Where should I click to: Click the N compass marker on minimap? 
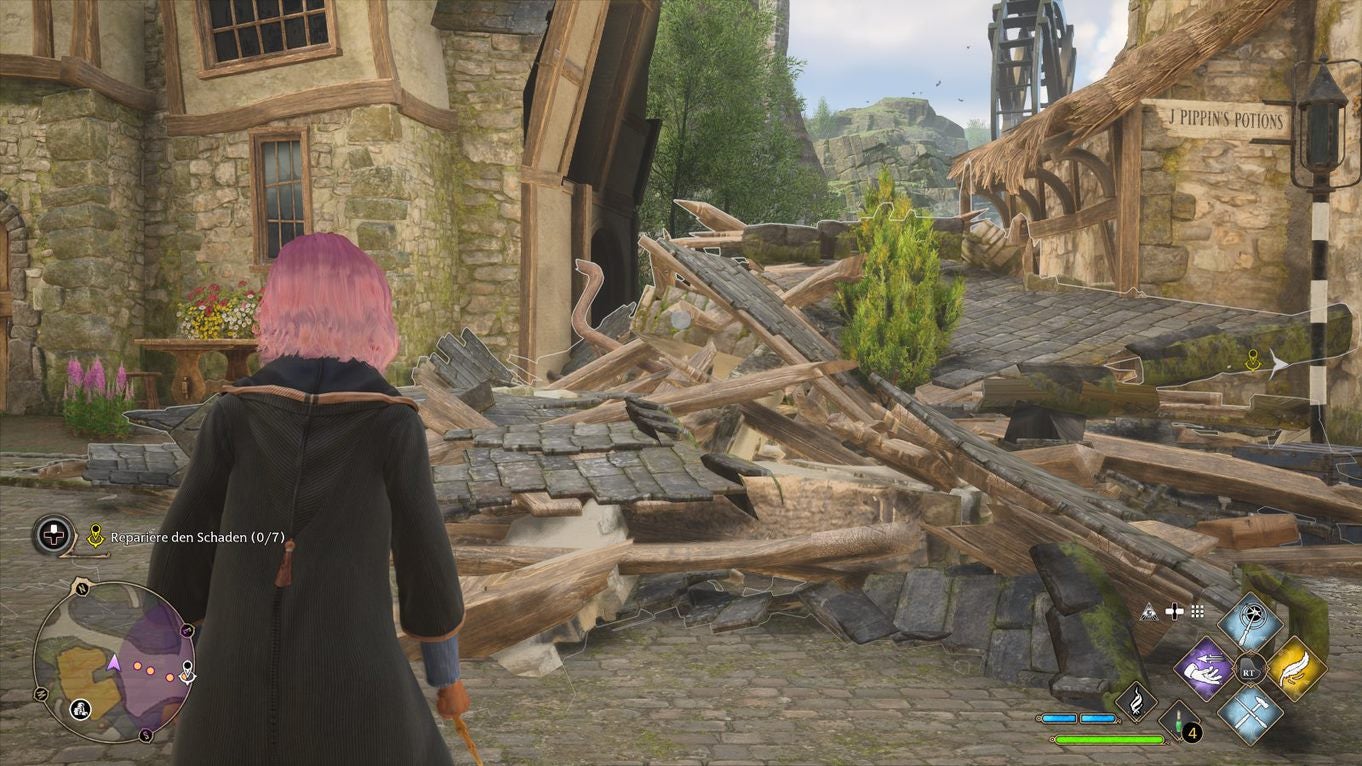pyautogui.click(x=81, y=589)
